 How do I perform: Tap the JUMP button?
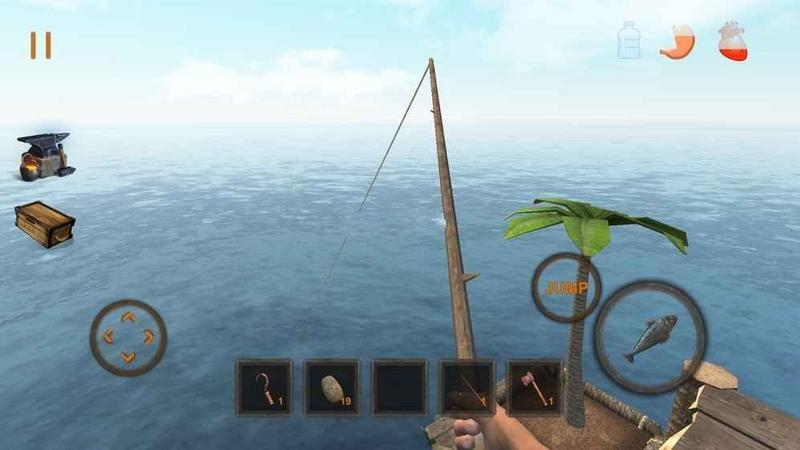click(566, 288)
